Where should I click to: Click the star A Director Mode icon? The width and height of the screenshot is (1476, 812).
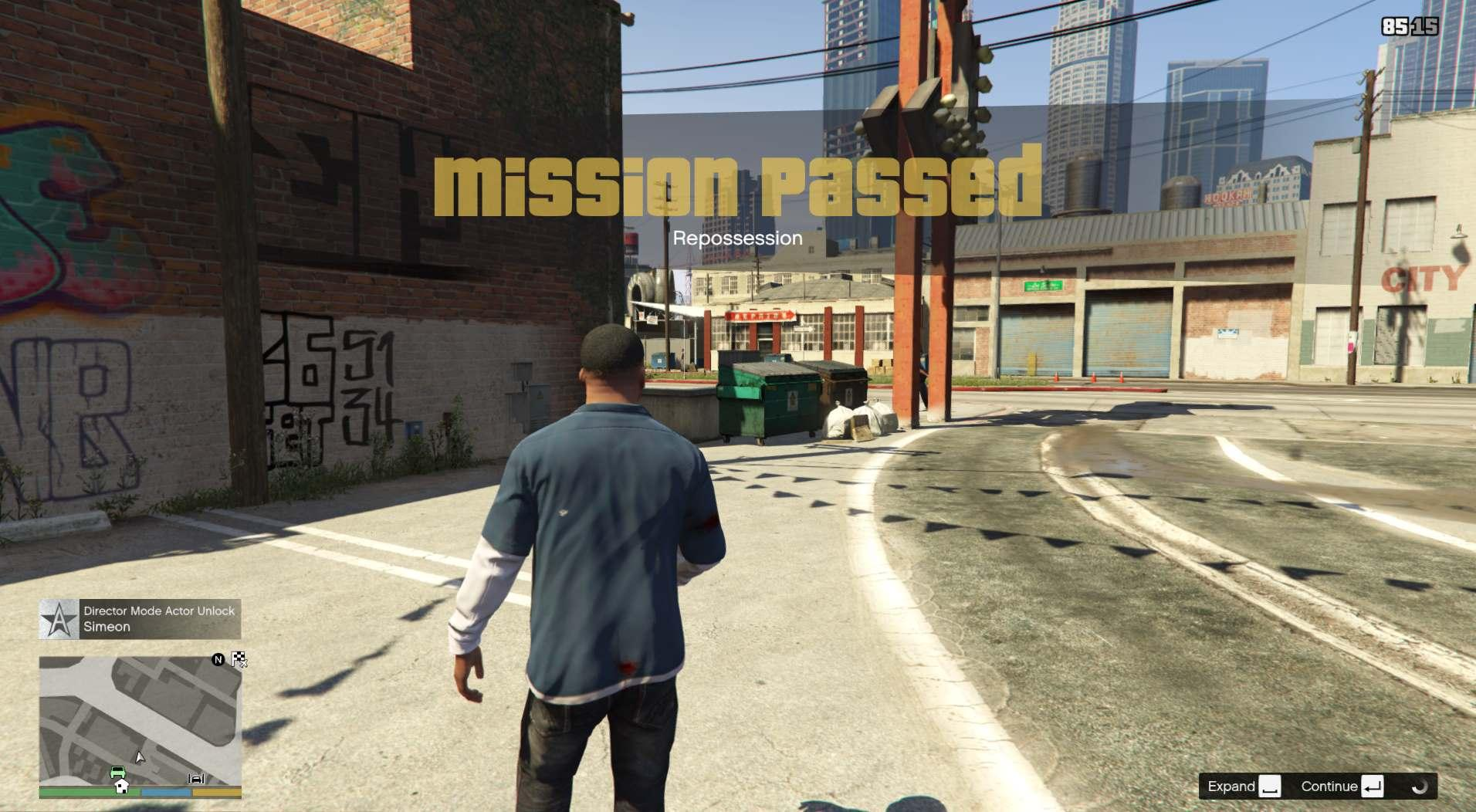(x=59, y=619)
